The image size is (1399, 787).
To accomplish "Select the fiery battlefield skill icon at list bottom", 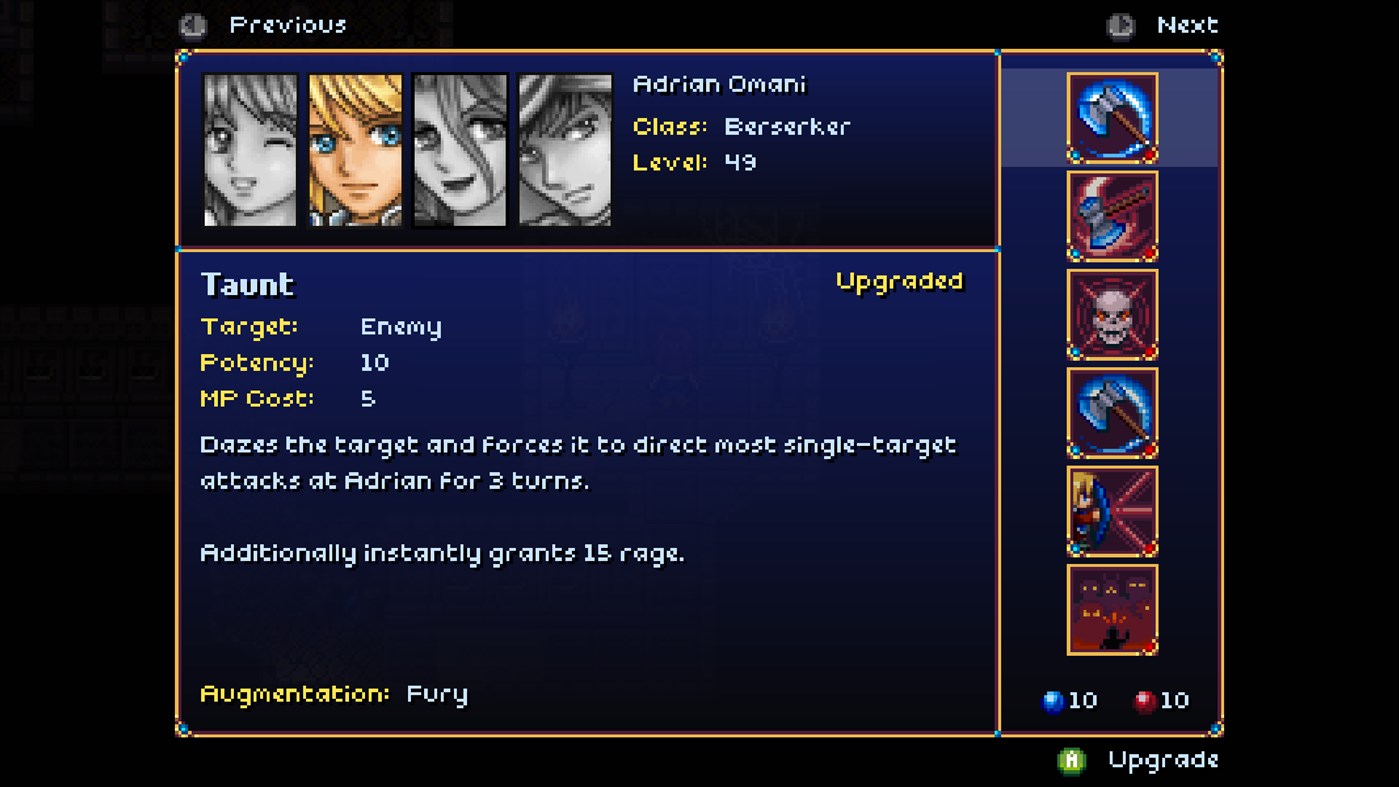I will tap(1112, 608).
